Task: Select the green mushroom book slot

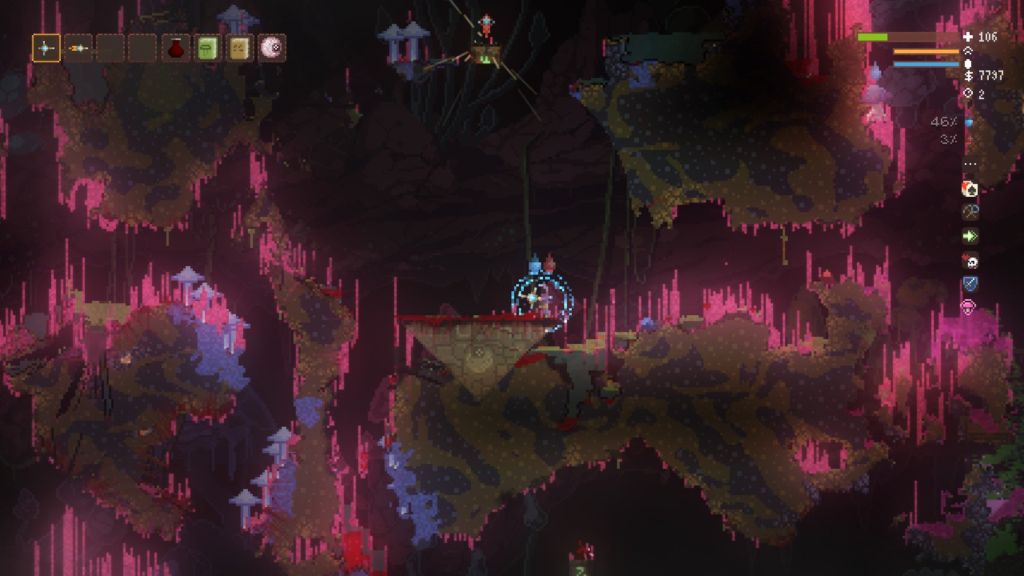Action: 208,47
